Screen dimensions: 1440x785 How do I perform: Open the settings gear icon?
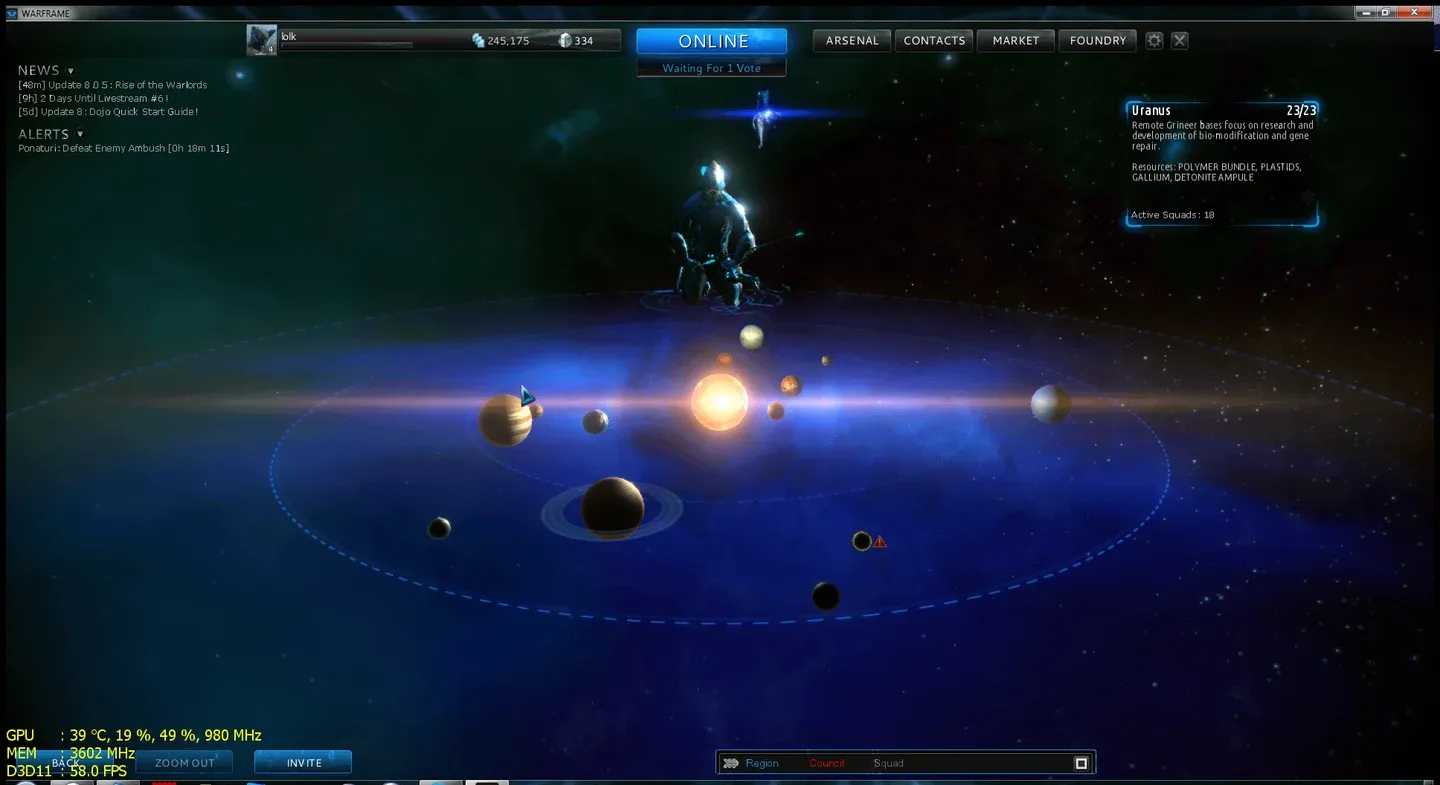[1154, 40]
